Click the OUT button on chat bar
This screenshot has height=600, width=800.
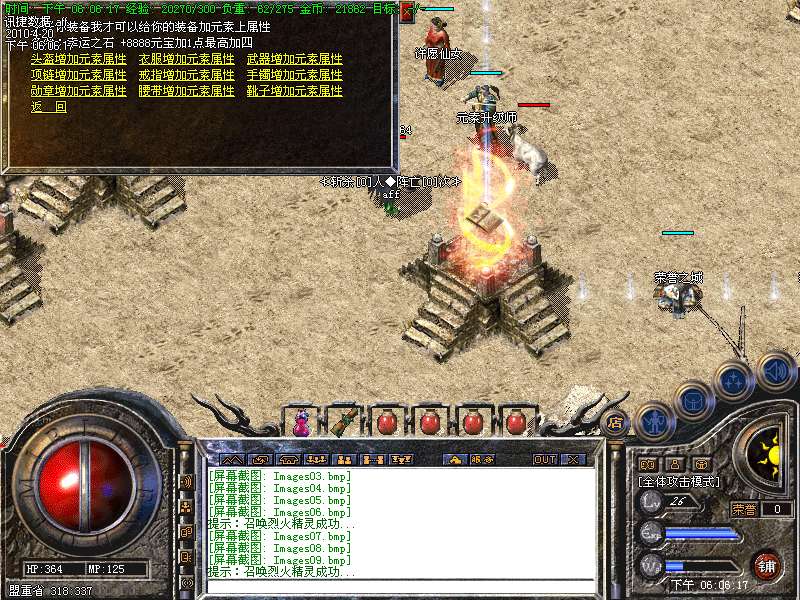click(544, 460)
